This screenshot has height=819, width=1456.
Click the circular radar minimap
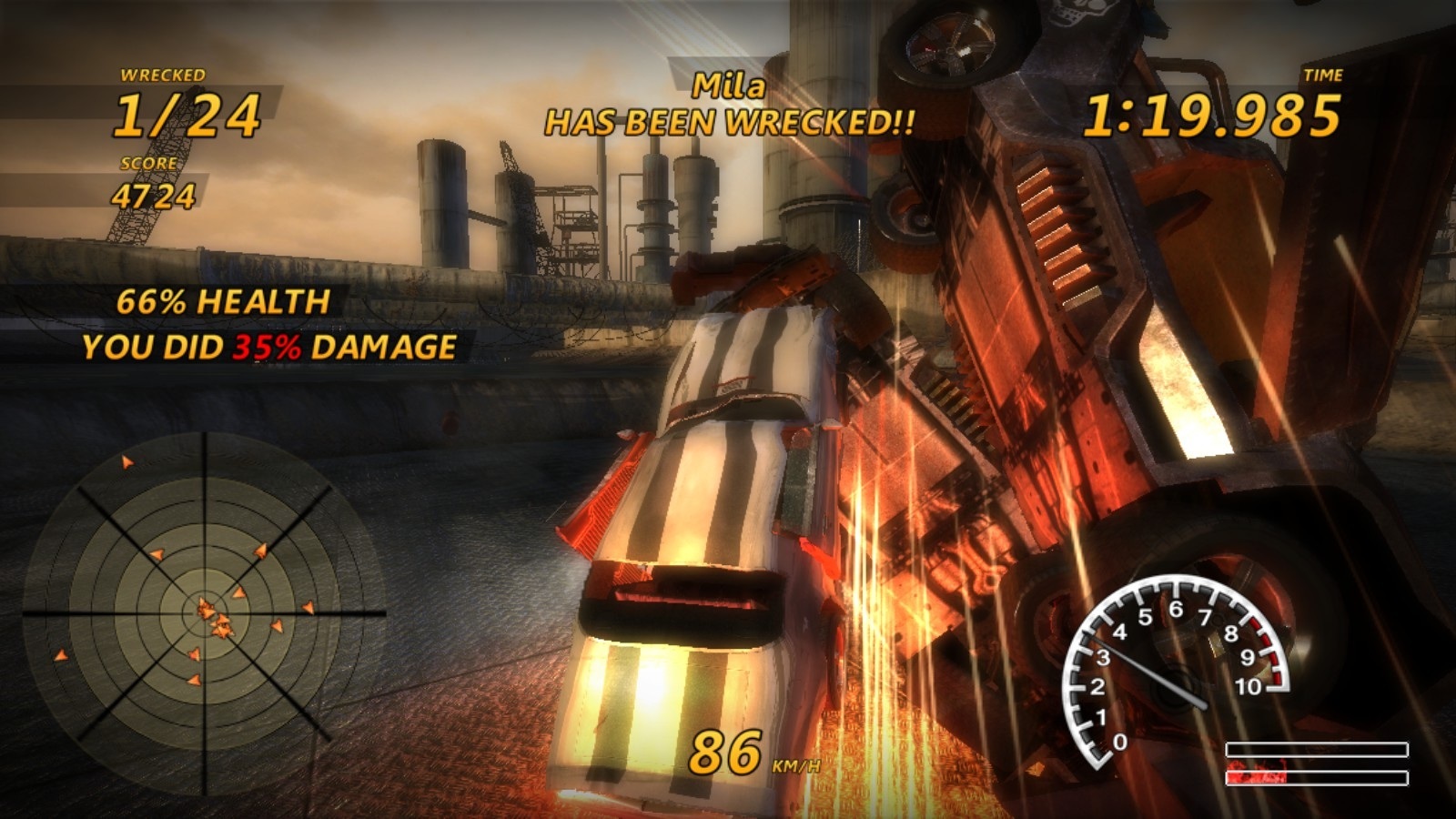click(x=205, y=613)
